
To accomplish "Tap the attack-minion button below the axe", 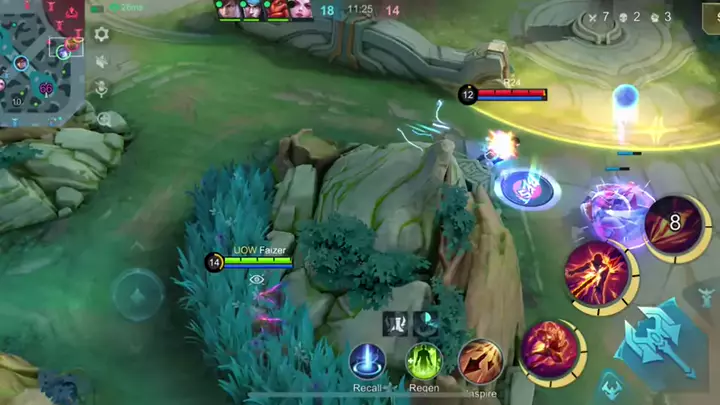I will [611, 387].
